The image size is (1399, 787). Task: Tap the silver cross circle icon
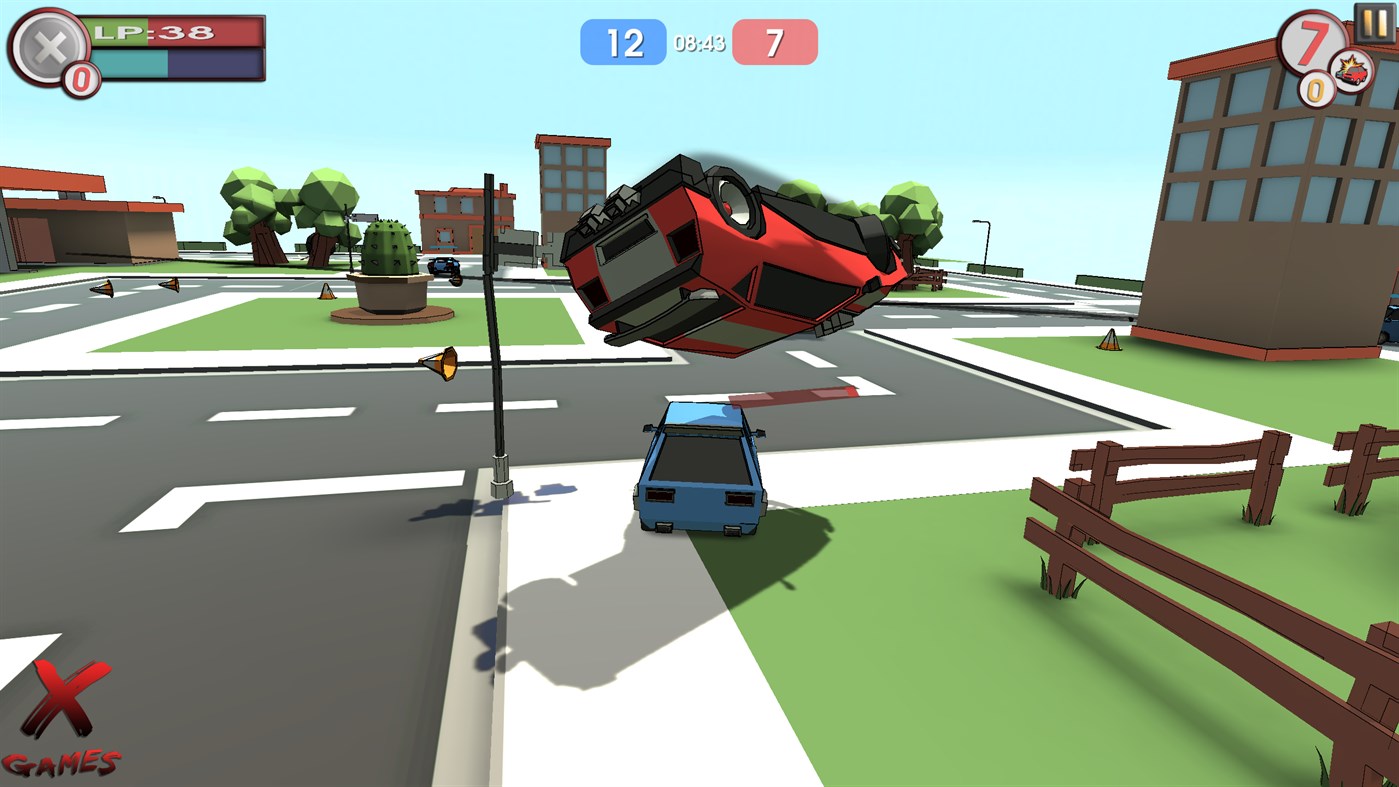tap(50, 43)
